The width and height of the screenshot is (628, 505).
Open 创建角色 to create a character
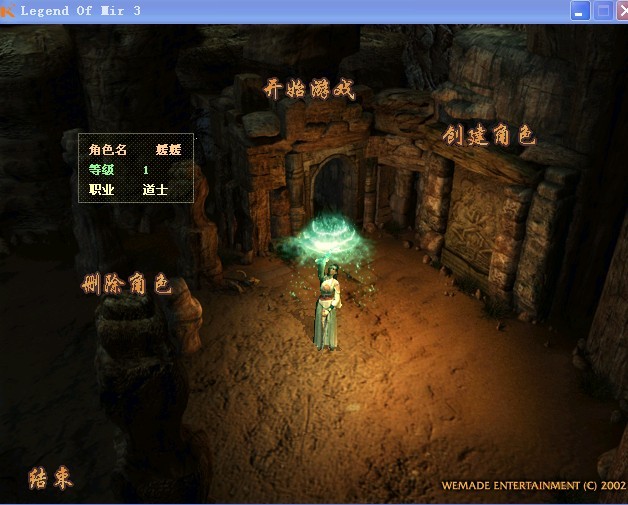pos(489,135)
